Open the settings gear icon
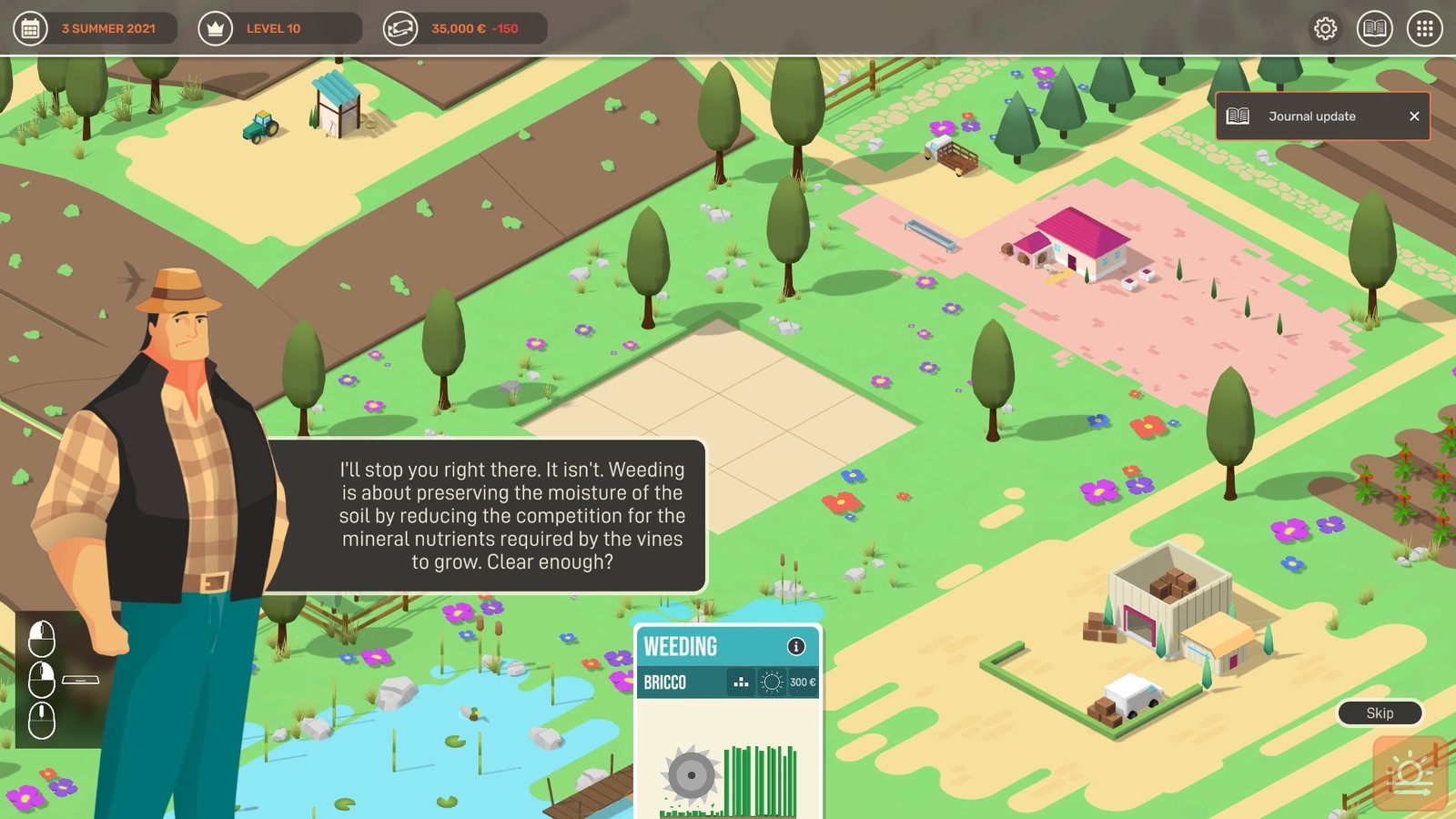 (1325, 28)
